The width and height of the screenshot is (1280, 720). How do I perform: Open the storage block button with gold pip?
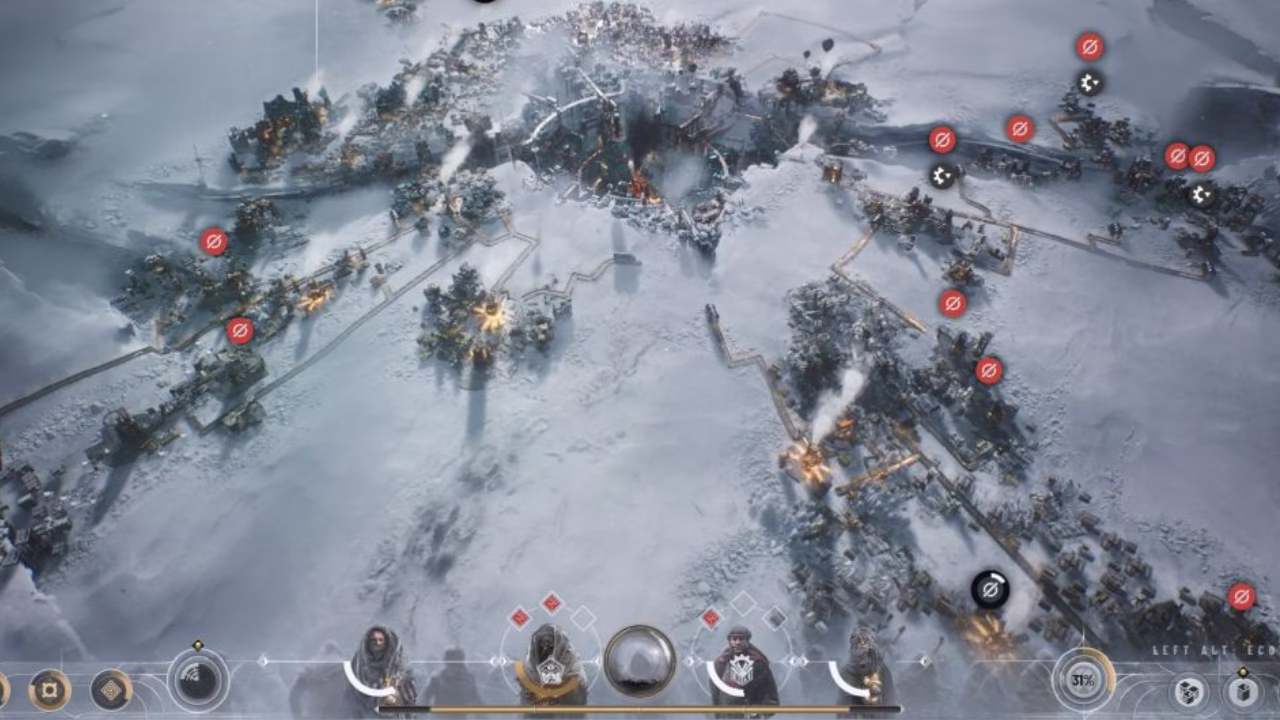(x=1243, y=692)
